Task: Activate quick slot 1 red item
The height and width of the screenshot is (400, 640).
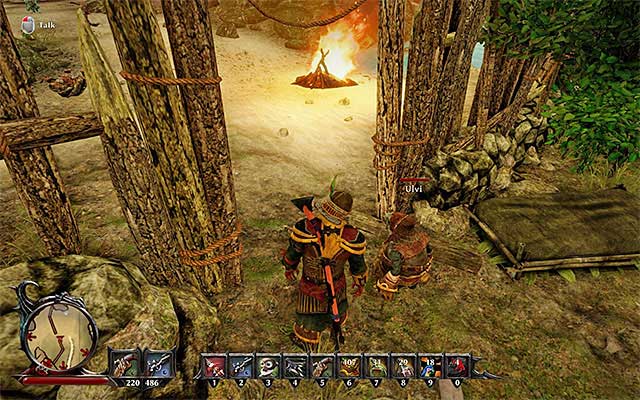Action: click(x=214, y=366)
